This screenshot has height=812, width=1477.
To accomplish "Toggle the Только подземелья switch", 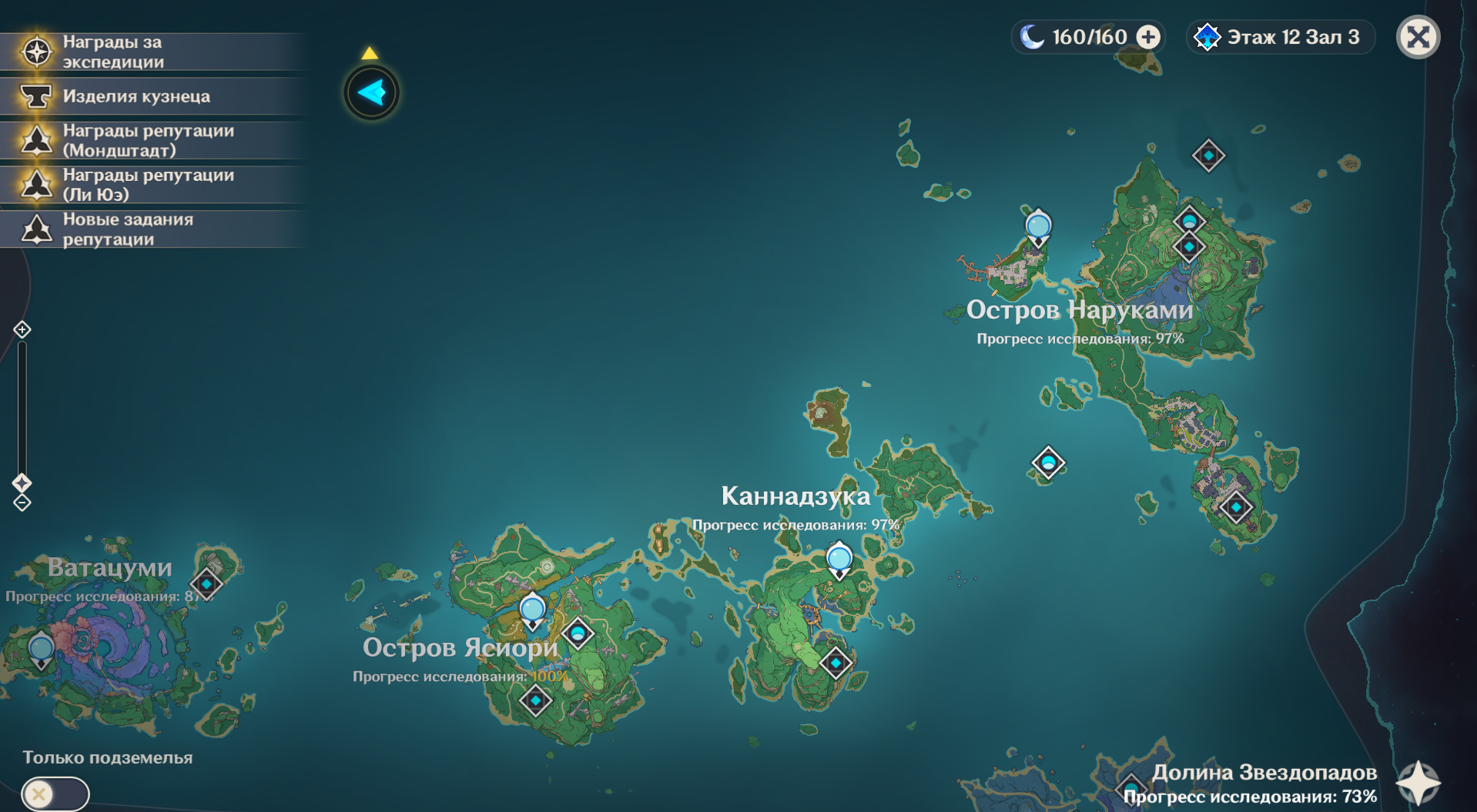I will (55, 793).
